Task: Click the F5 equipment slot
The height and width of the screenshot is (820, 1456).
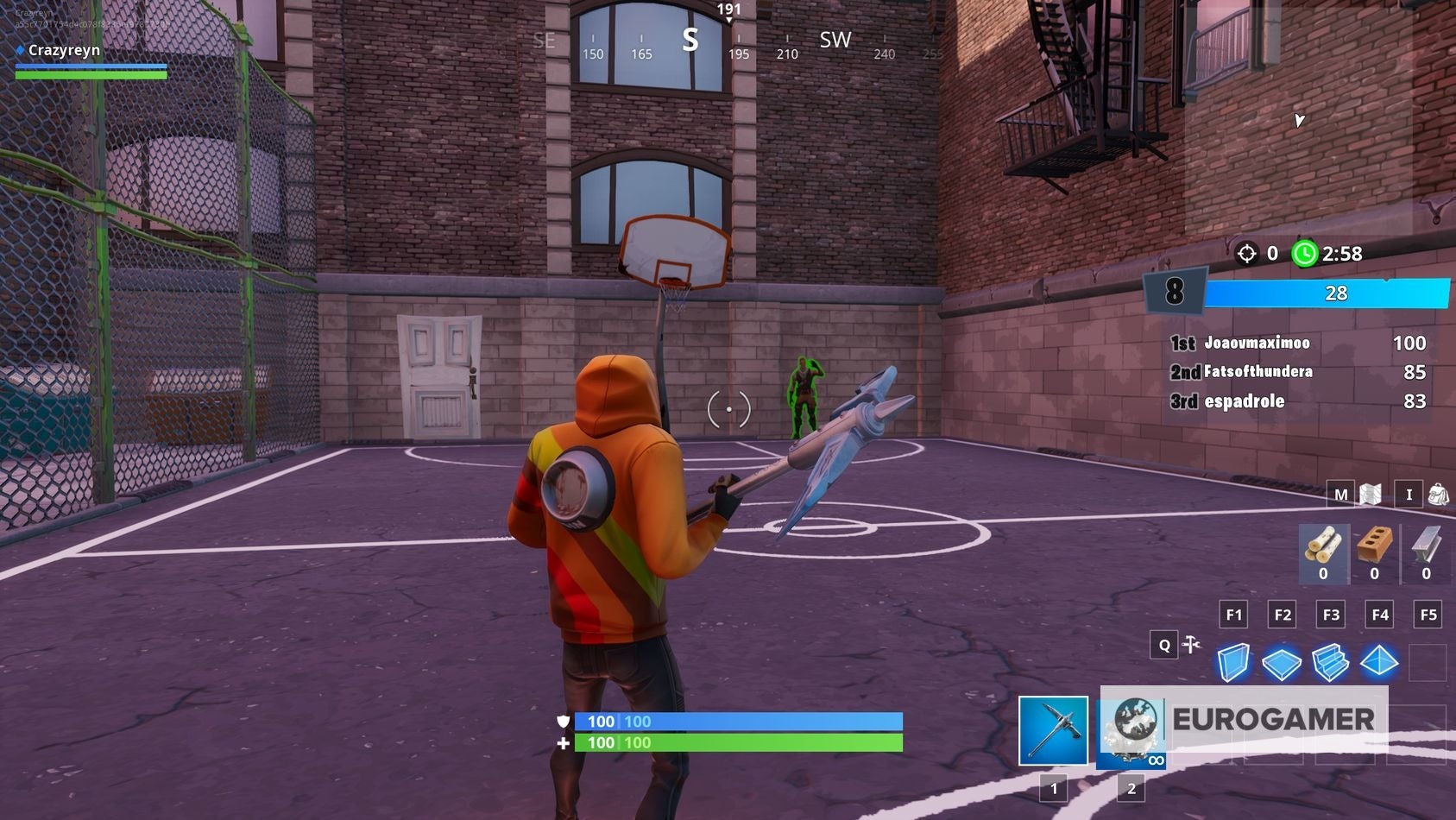Action: pos(1428,614)
